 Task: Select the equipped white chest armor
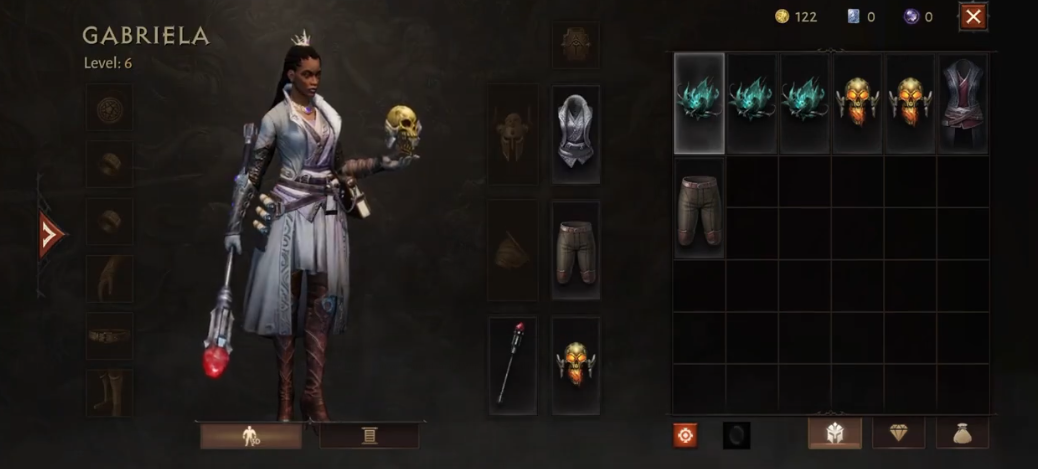575,134
